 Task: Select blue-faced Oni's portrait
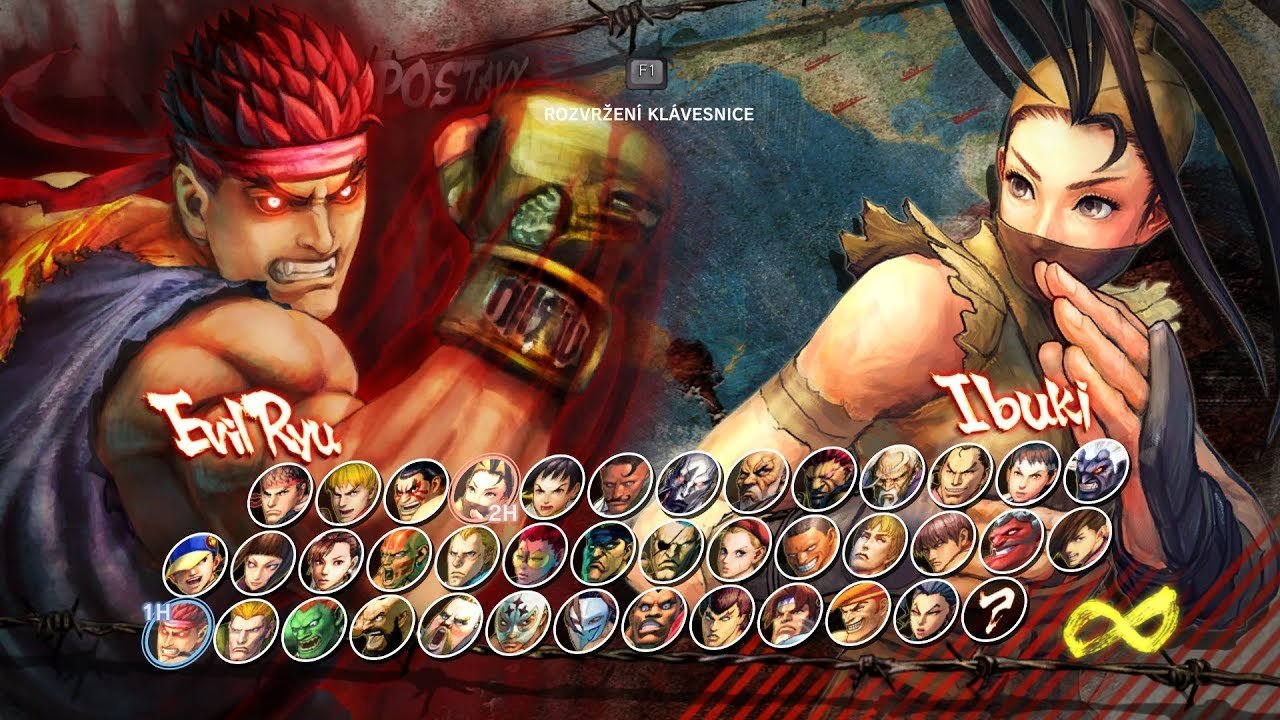click(1097, 471)
